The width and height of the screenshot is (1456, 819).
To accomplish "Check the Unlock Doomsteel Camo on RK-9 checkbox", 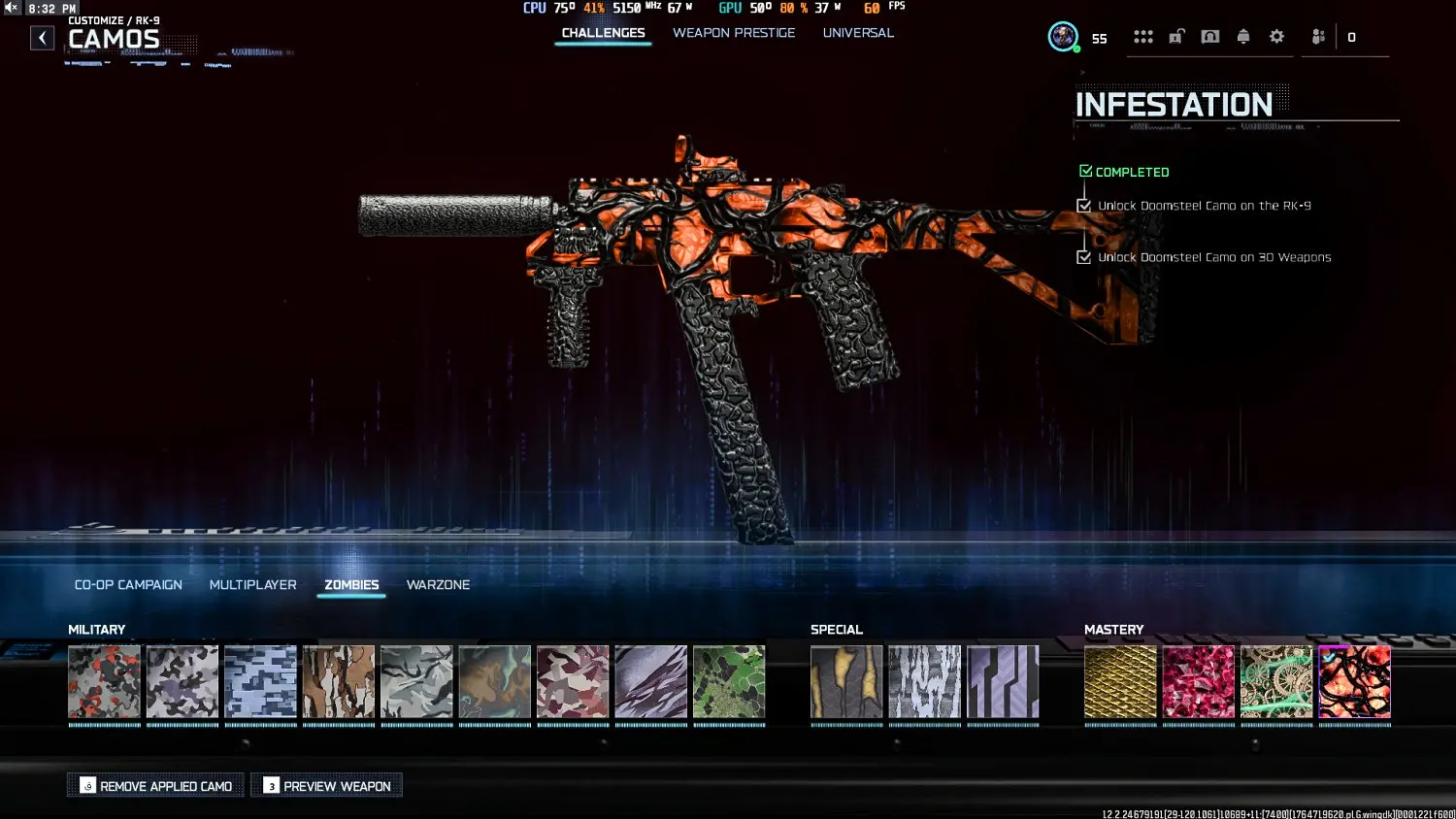I will click(x=1084, y=206).
